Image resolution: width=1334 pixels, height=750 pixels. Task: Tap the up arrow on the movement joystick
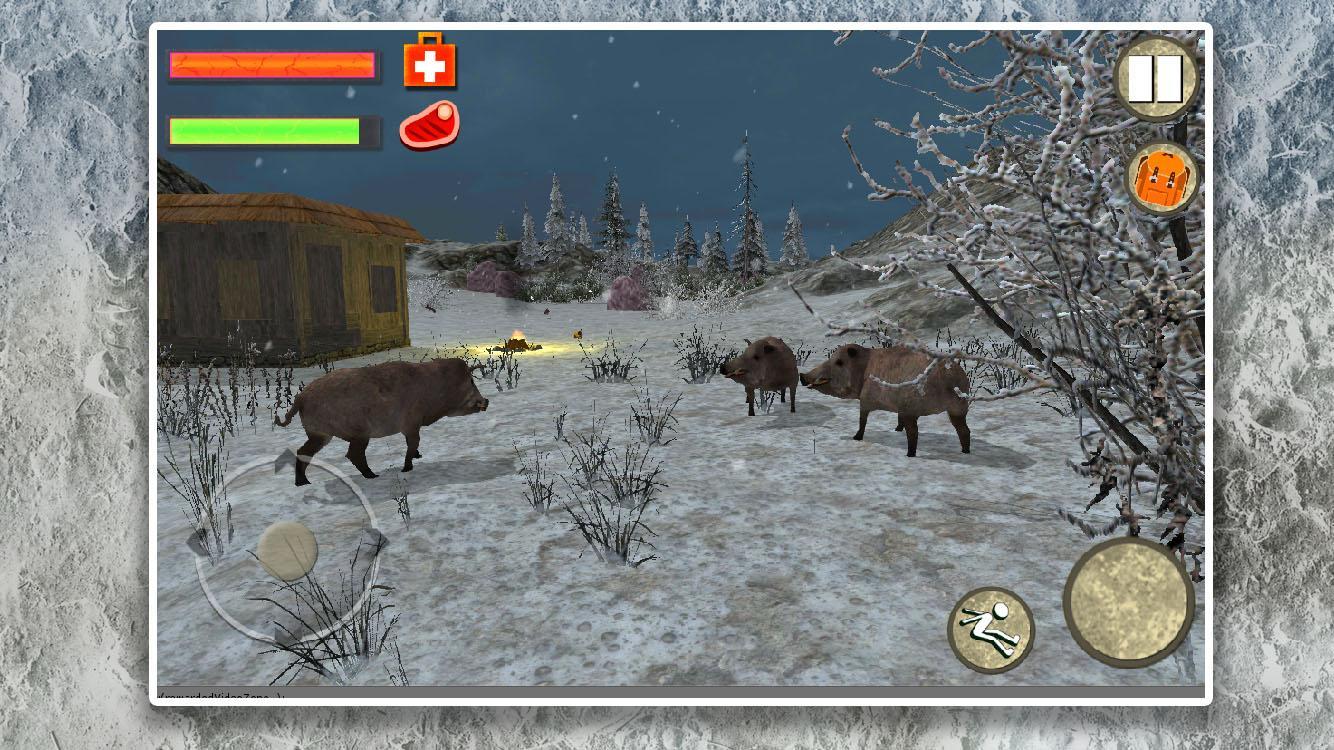(287, 462)
